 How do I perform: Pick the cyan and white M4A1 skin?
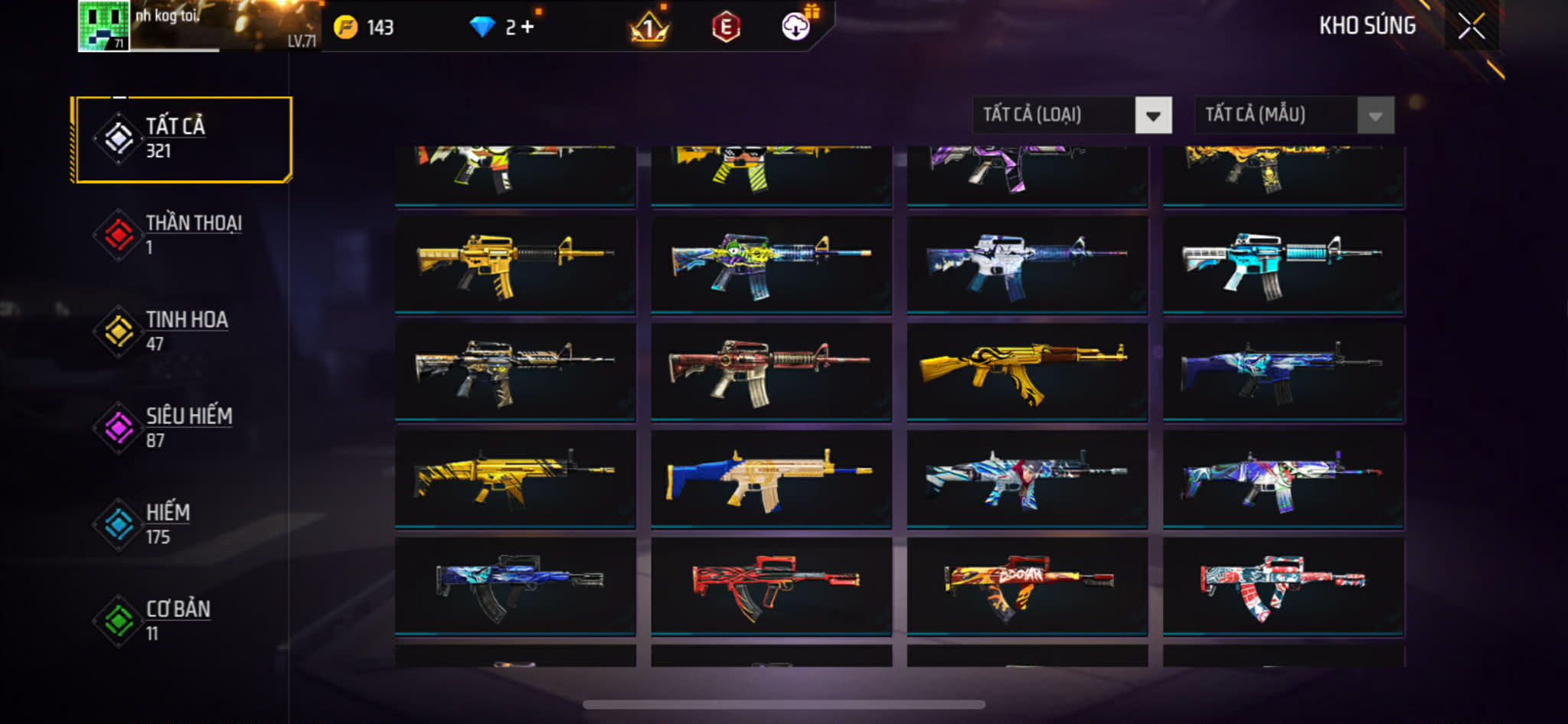click(x=1283, y=264)
